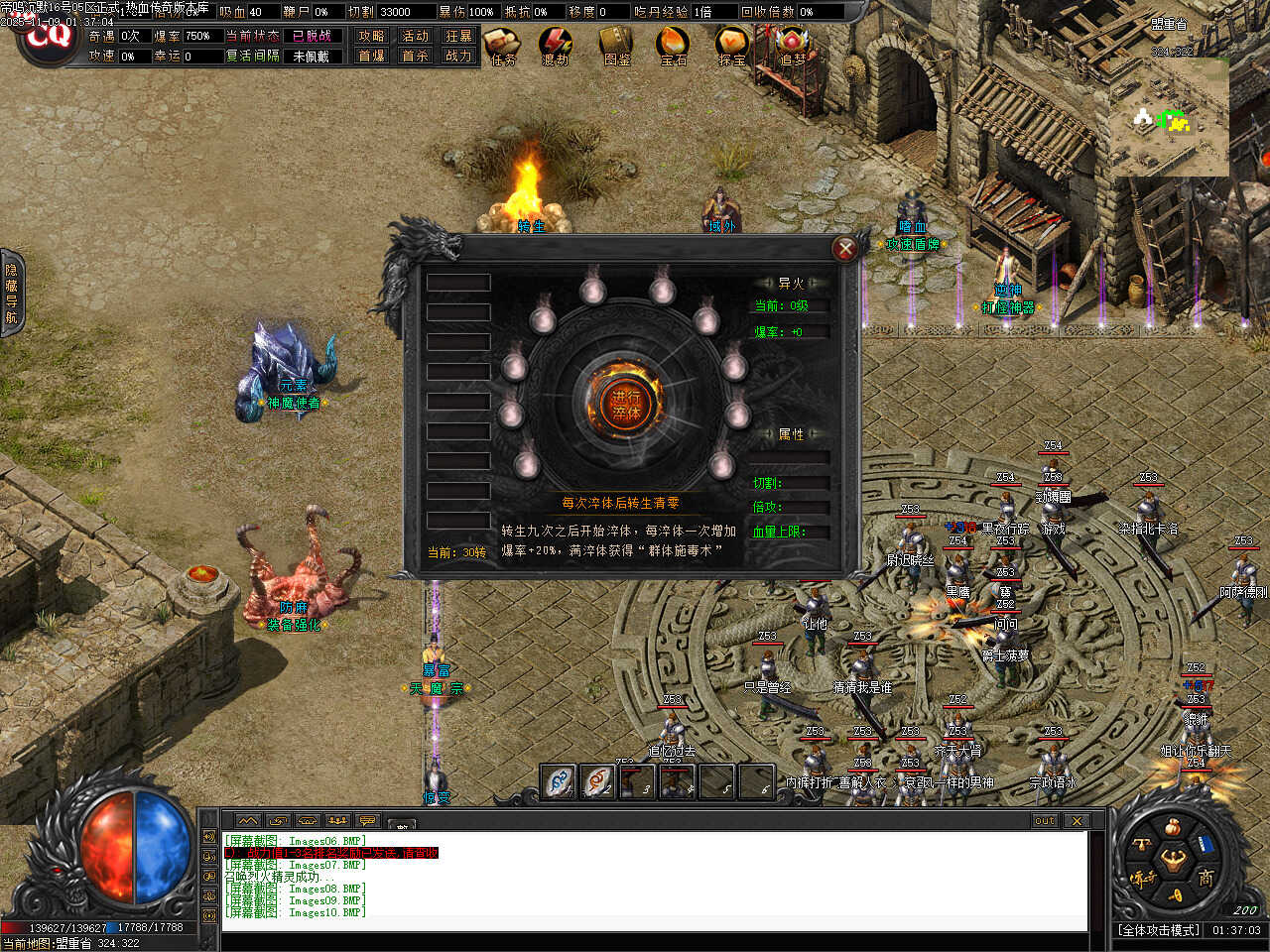1270x952 pixels.
Task: Click the 战力 combat power button
Action: pyautogui.click(x=458, y=56)
